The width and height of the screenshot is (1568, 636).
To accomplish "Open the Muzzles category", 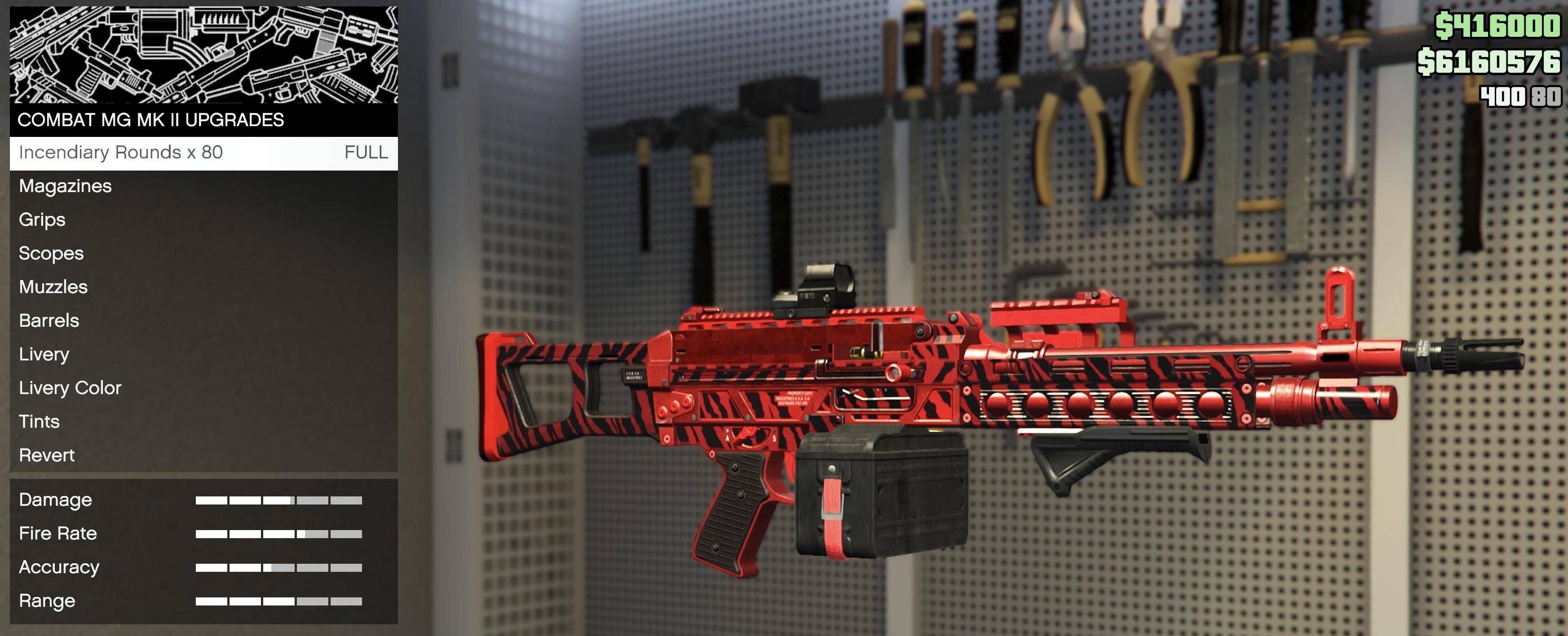I will click(x=53, y=286).
